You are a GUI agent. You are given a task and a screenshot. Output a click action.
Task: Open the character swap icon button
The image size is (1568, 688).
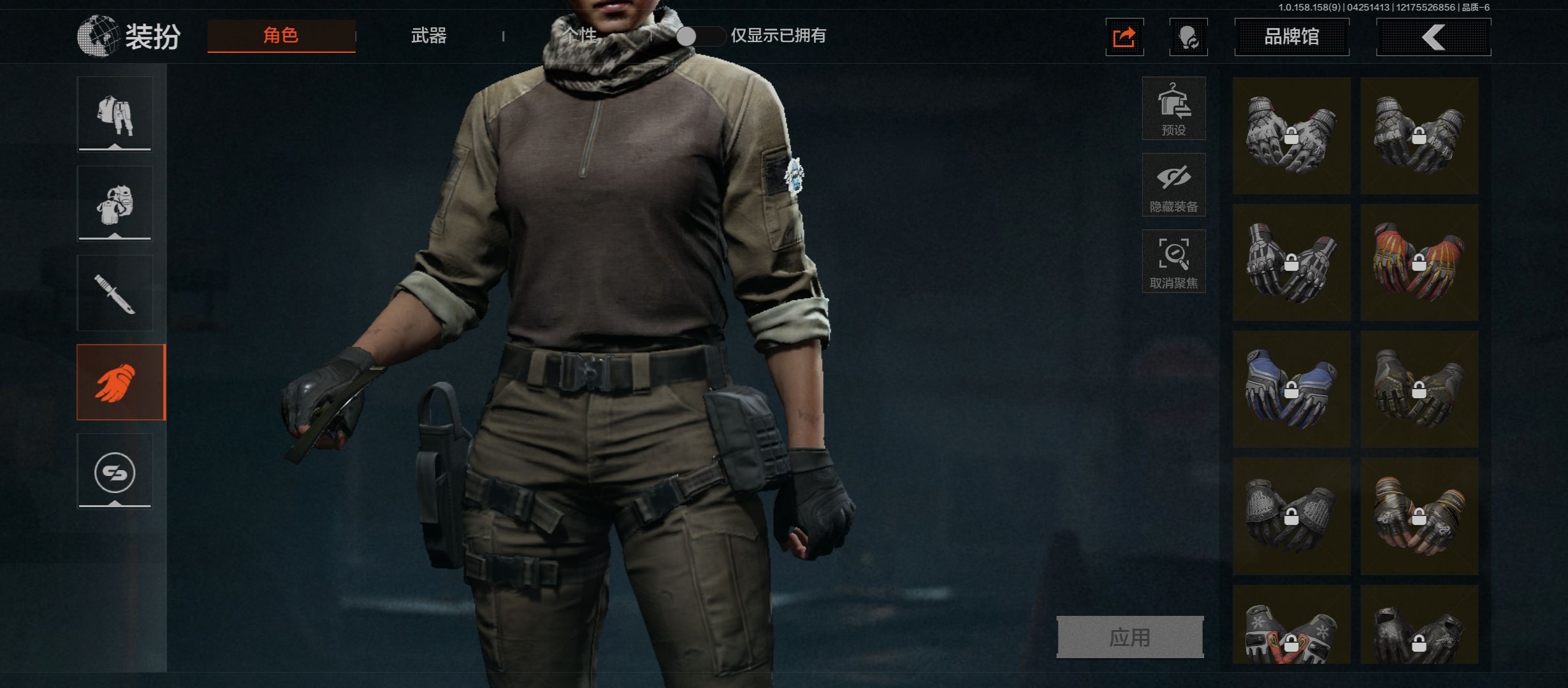point(1188,38)
